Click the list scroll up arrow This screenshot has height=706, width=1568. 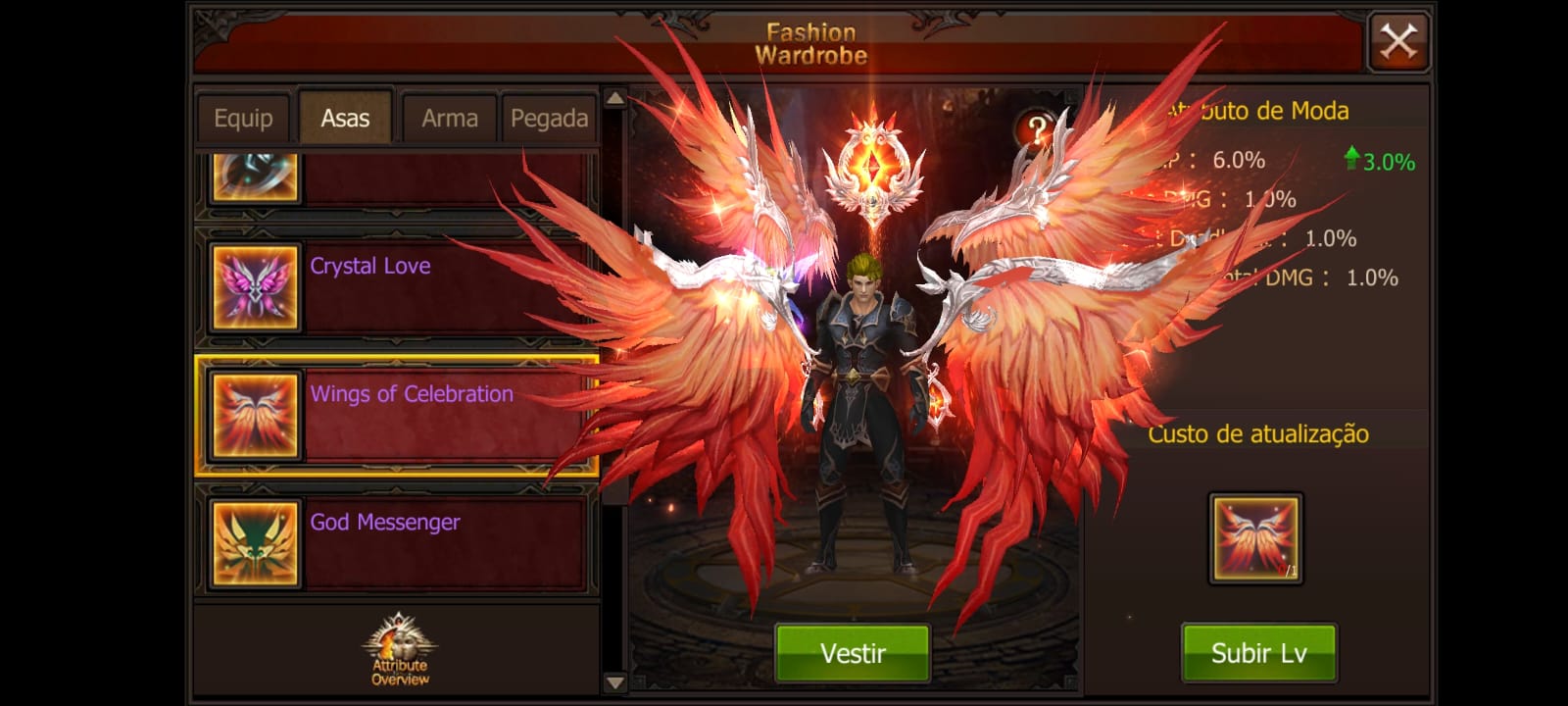(x=615, y=98)
